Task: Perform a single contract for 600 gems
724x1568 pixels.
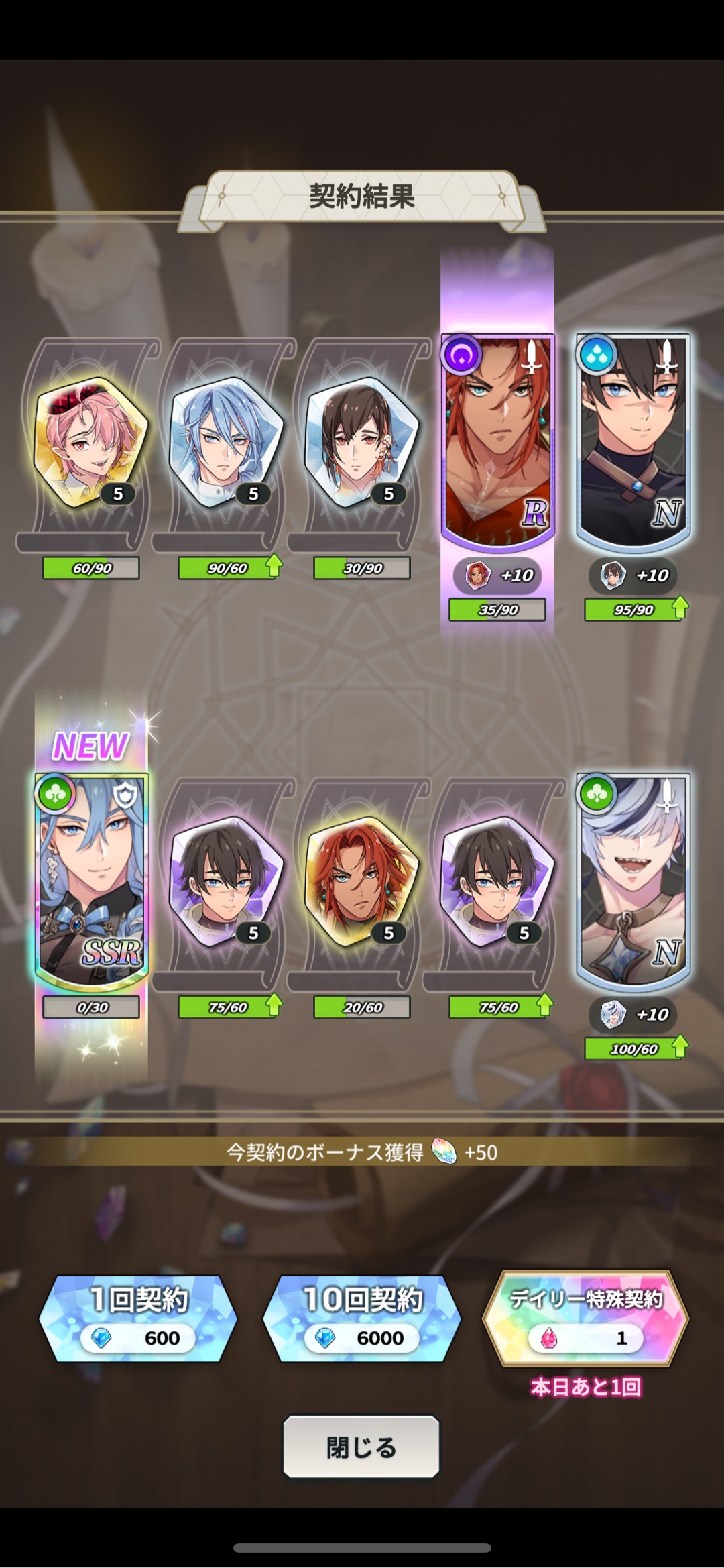Action: coord(138,1319)
